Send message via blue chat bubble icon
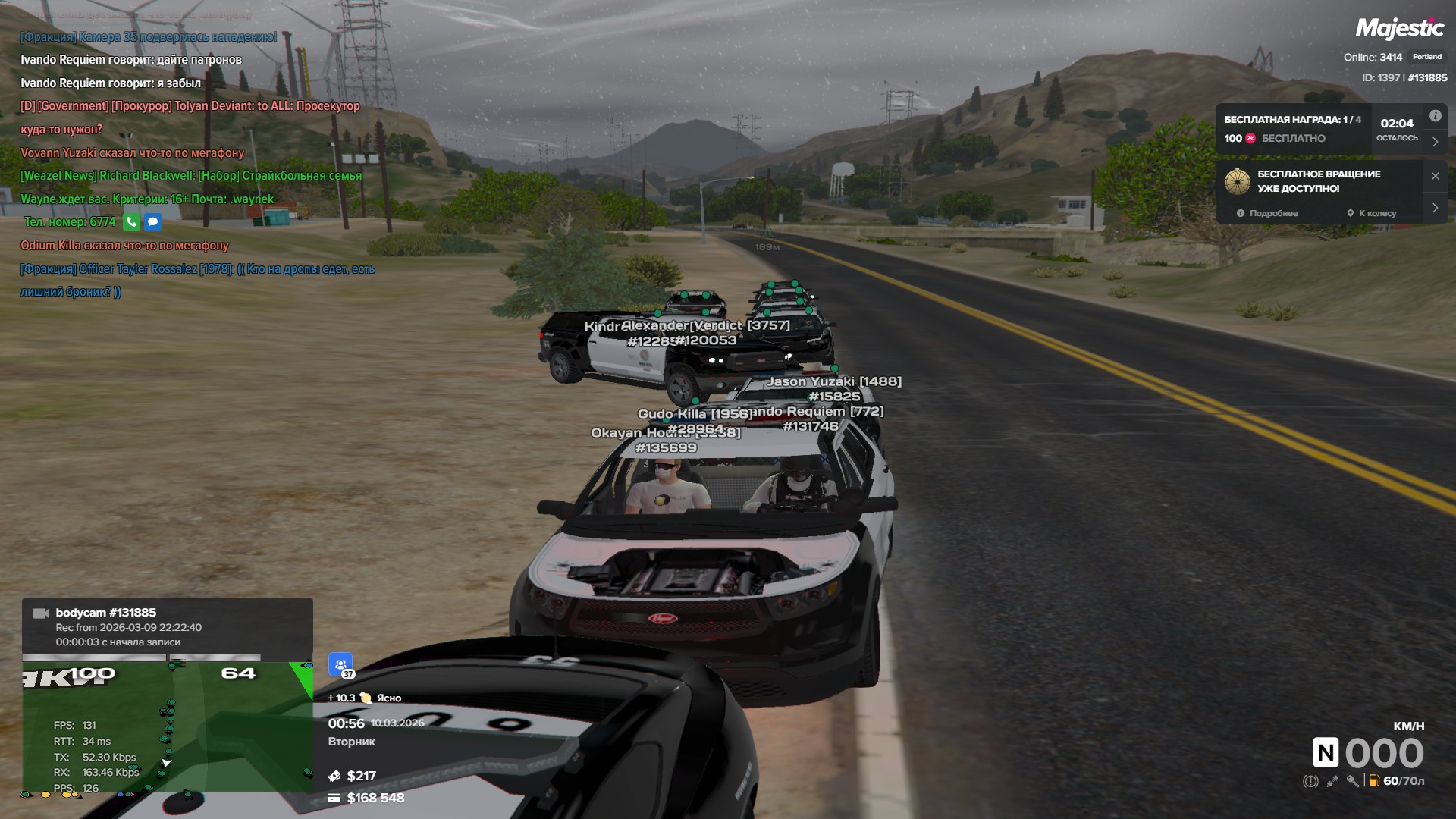1456x819 pixels. point(152,222)
